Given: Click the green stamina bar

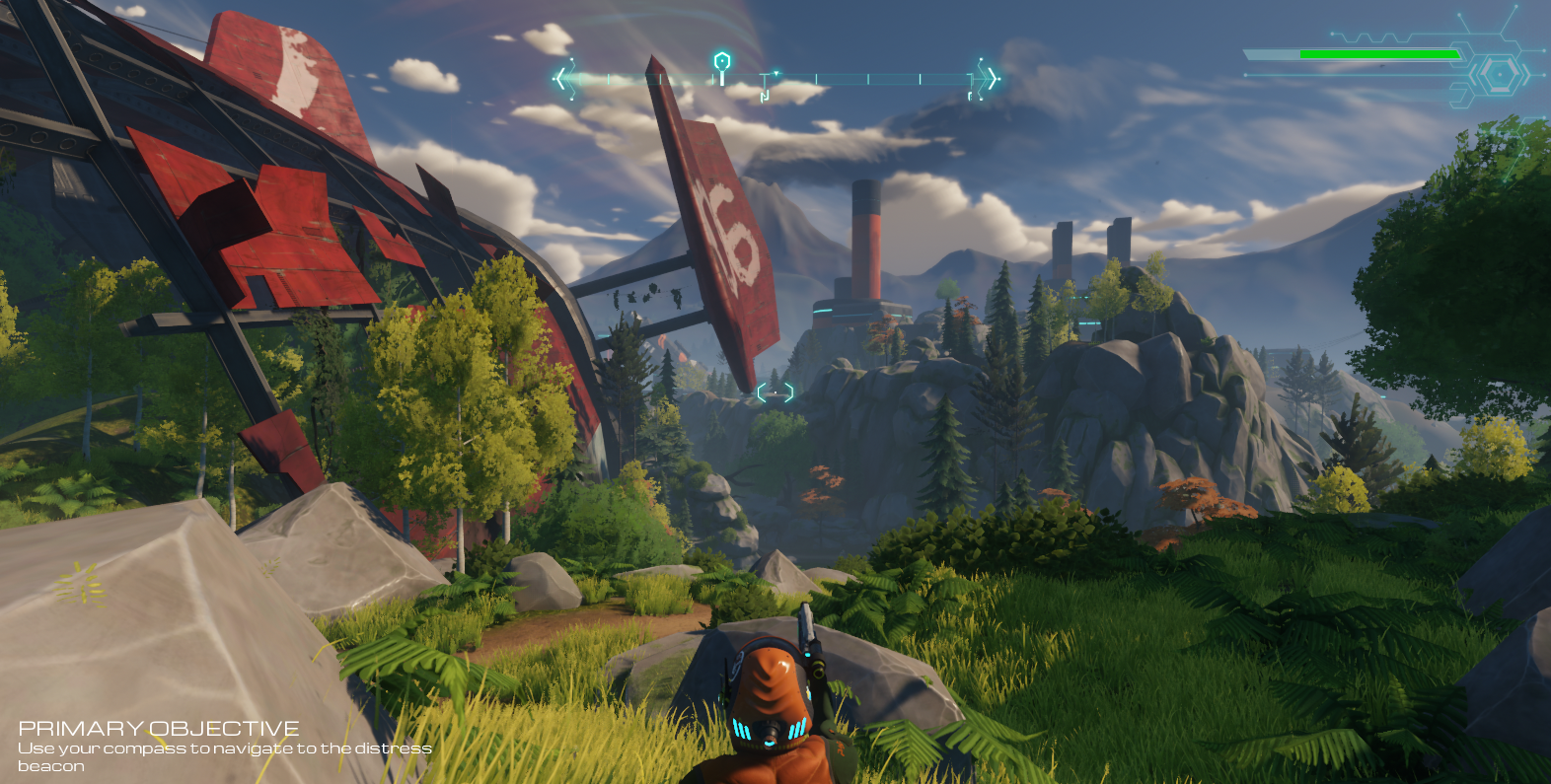Looking at the screenshot, I should tap(1379, 54).
